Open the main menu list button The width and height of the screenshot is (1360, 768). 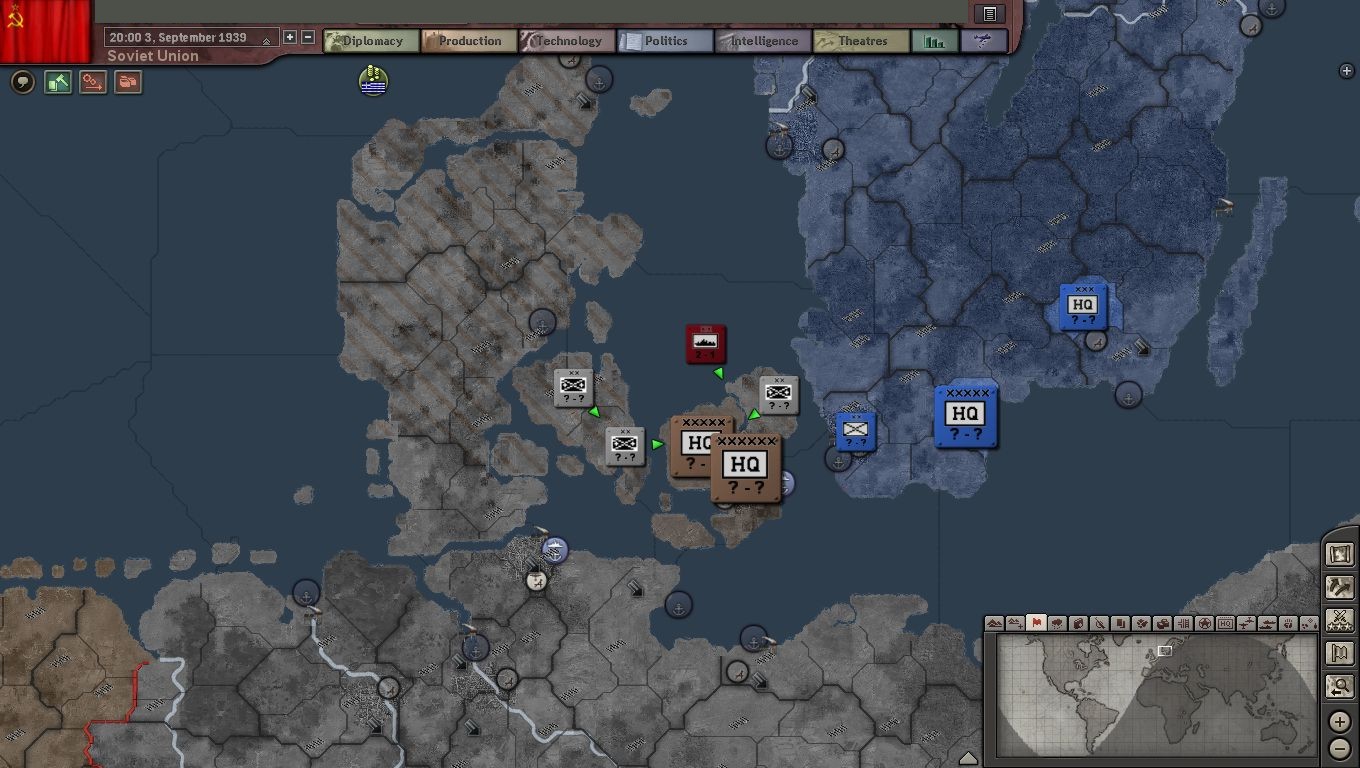(x=989, y=13)
